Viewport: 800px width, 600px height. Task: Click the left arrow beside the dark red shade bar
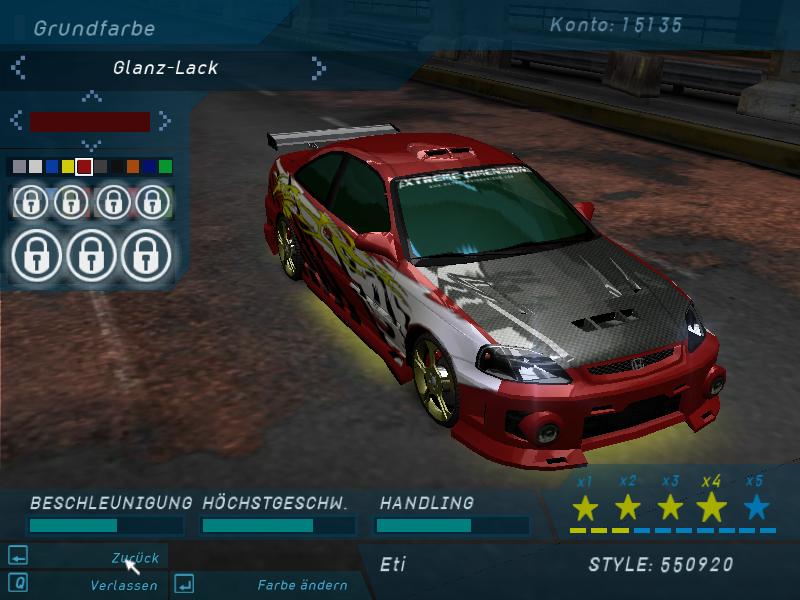[17, 121]
